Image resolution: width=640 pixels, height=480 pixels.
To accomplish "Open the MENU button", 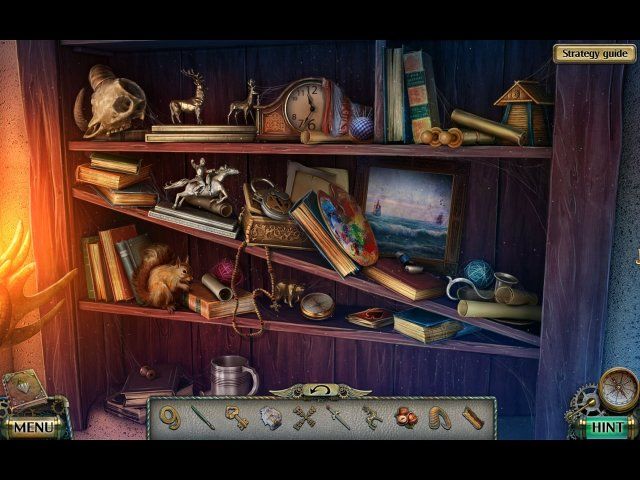I will [33, 427].
